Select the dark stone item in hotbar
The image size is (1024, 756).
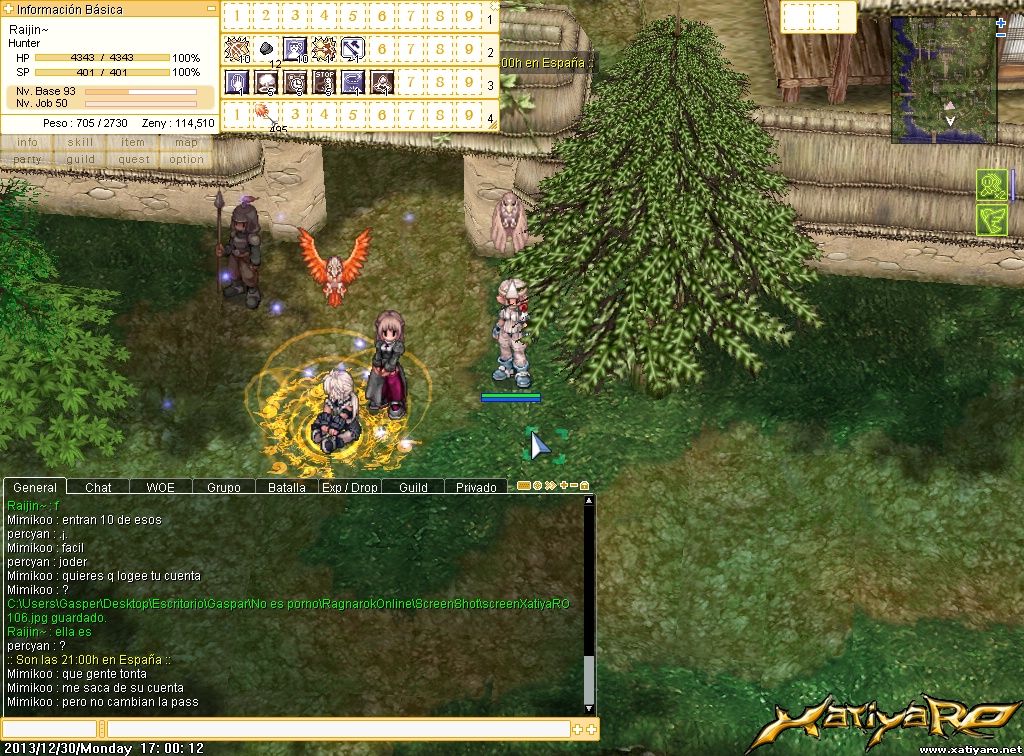point(266,48)
